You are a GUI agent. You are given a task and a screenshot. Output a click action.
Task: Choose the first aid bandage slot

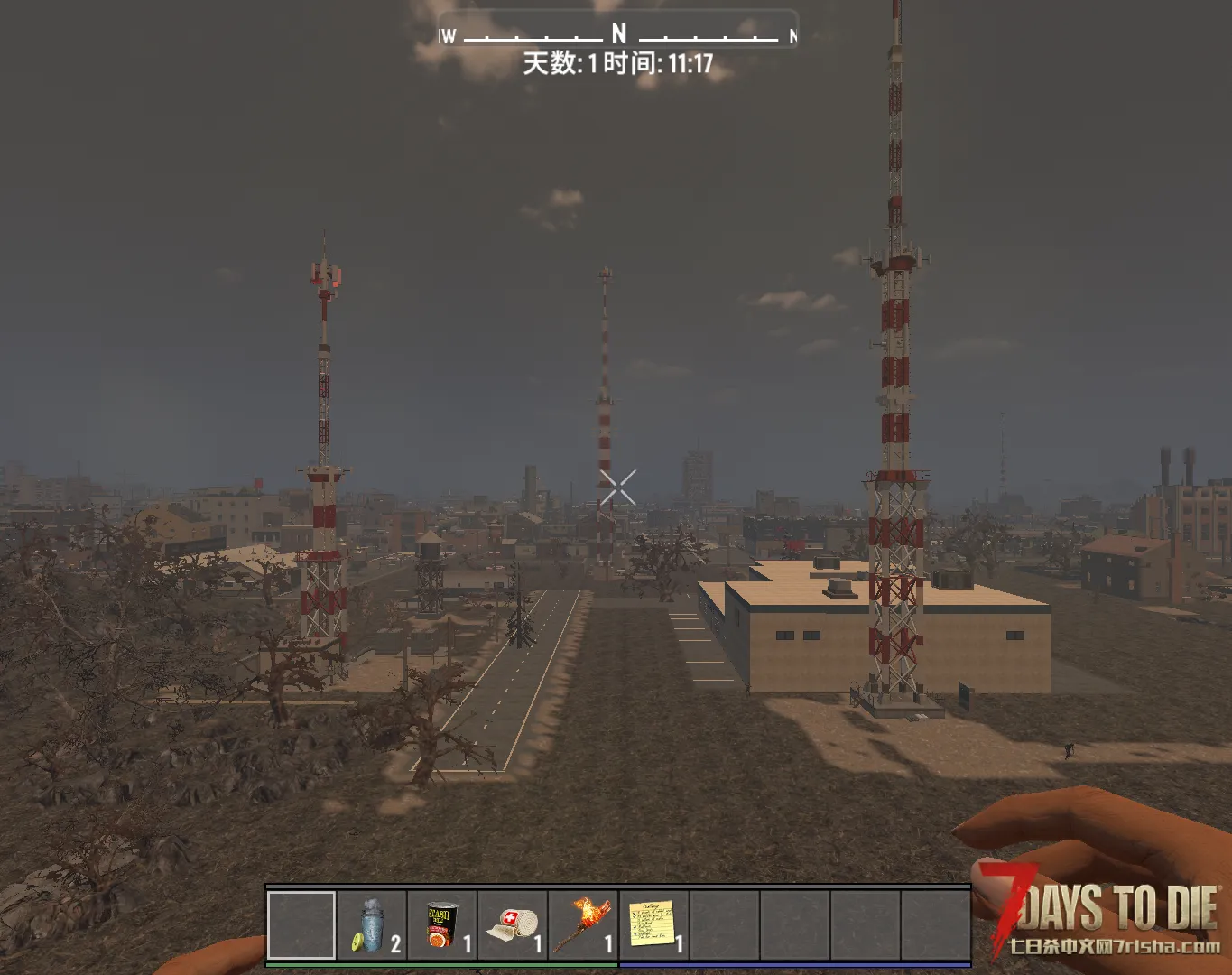coord(513,925)
